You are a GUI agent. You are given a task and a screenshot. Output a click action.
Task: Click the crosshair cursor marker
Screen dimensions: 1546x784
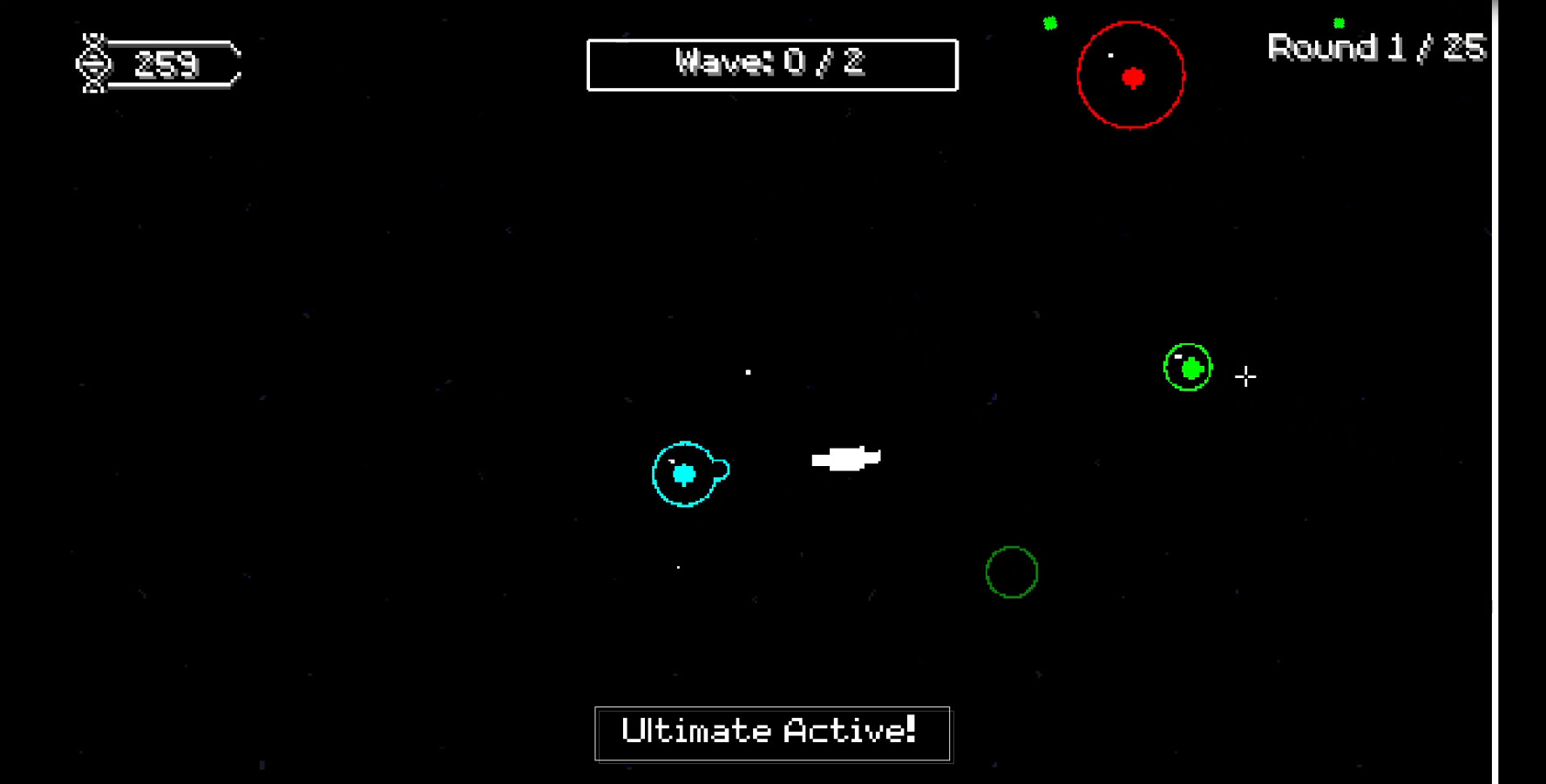pyautogui.click(x=1246, y=377)
